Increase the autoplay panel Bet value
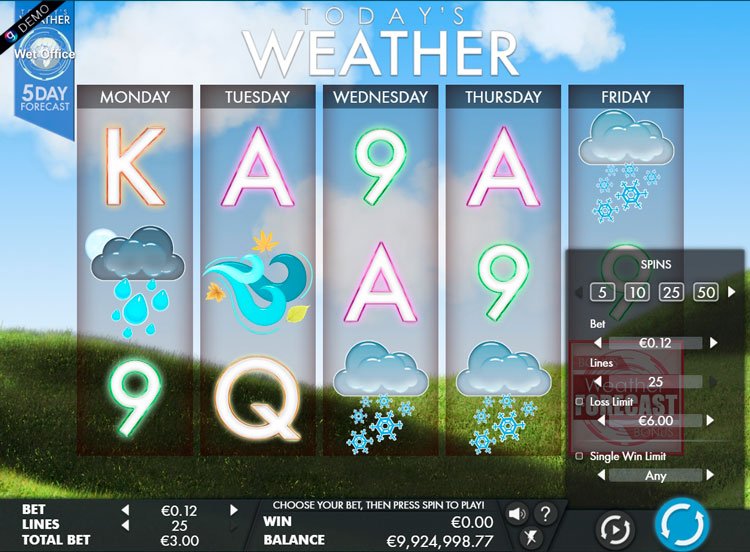Viewport: 750px width, 552px height. tap(713, 342)
